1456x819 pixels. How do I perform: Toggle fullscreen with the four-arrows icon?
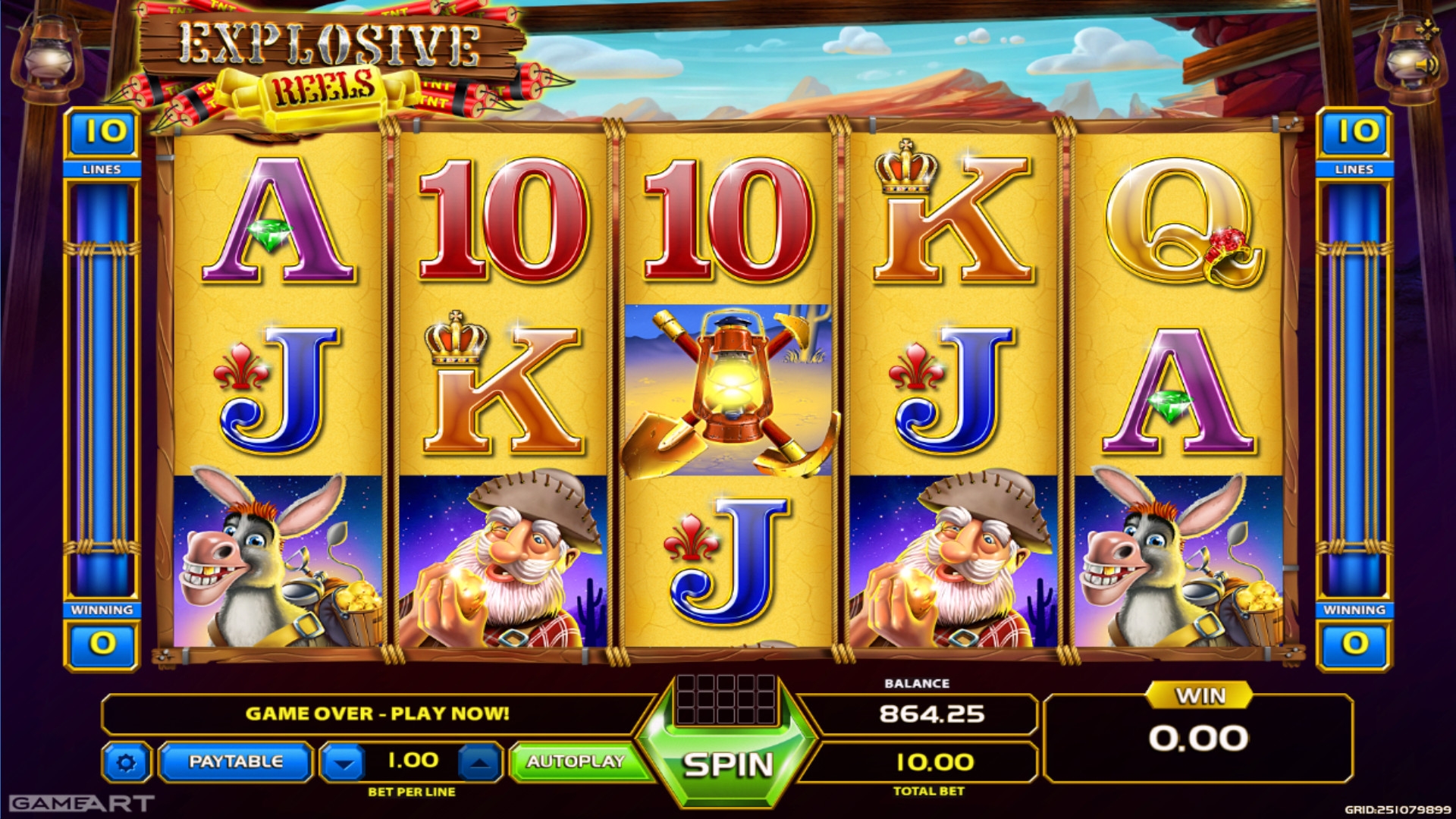coord(1427,30)
